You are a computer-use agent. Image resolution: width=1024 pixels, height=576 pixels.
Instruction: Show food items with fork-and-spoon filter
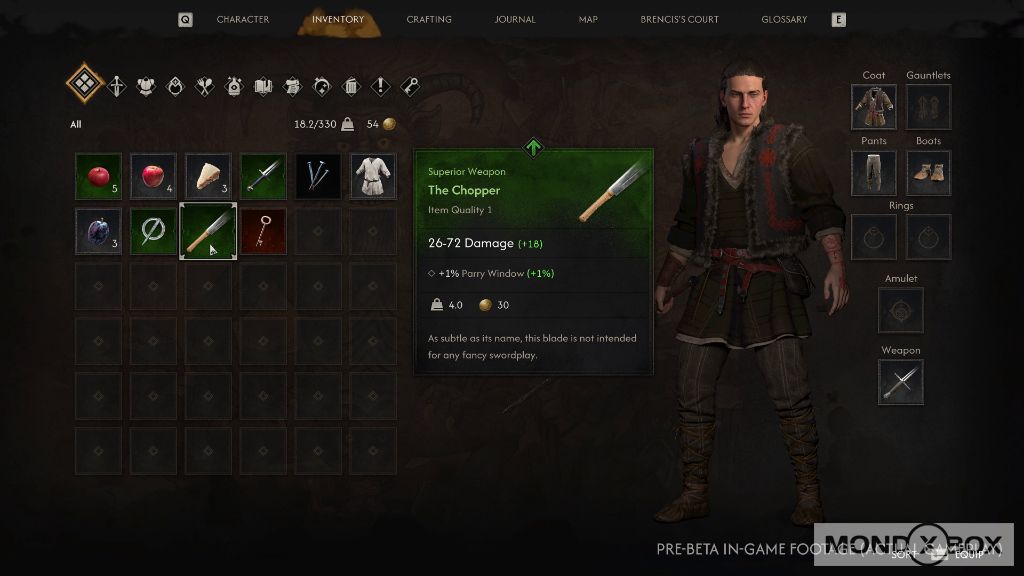[x=205, y=86]
